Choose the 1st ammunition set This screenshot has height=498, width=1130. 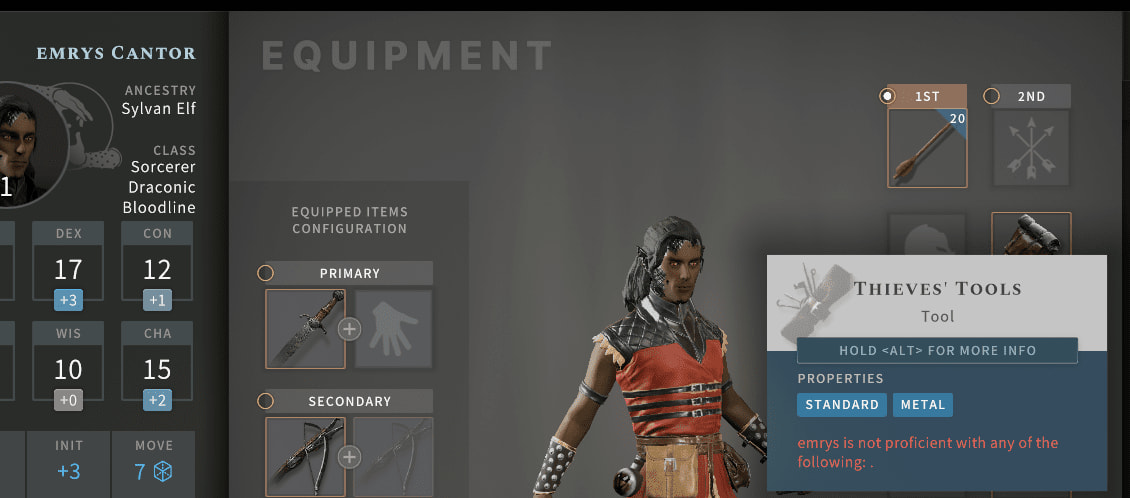pos(888,96)
